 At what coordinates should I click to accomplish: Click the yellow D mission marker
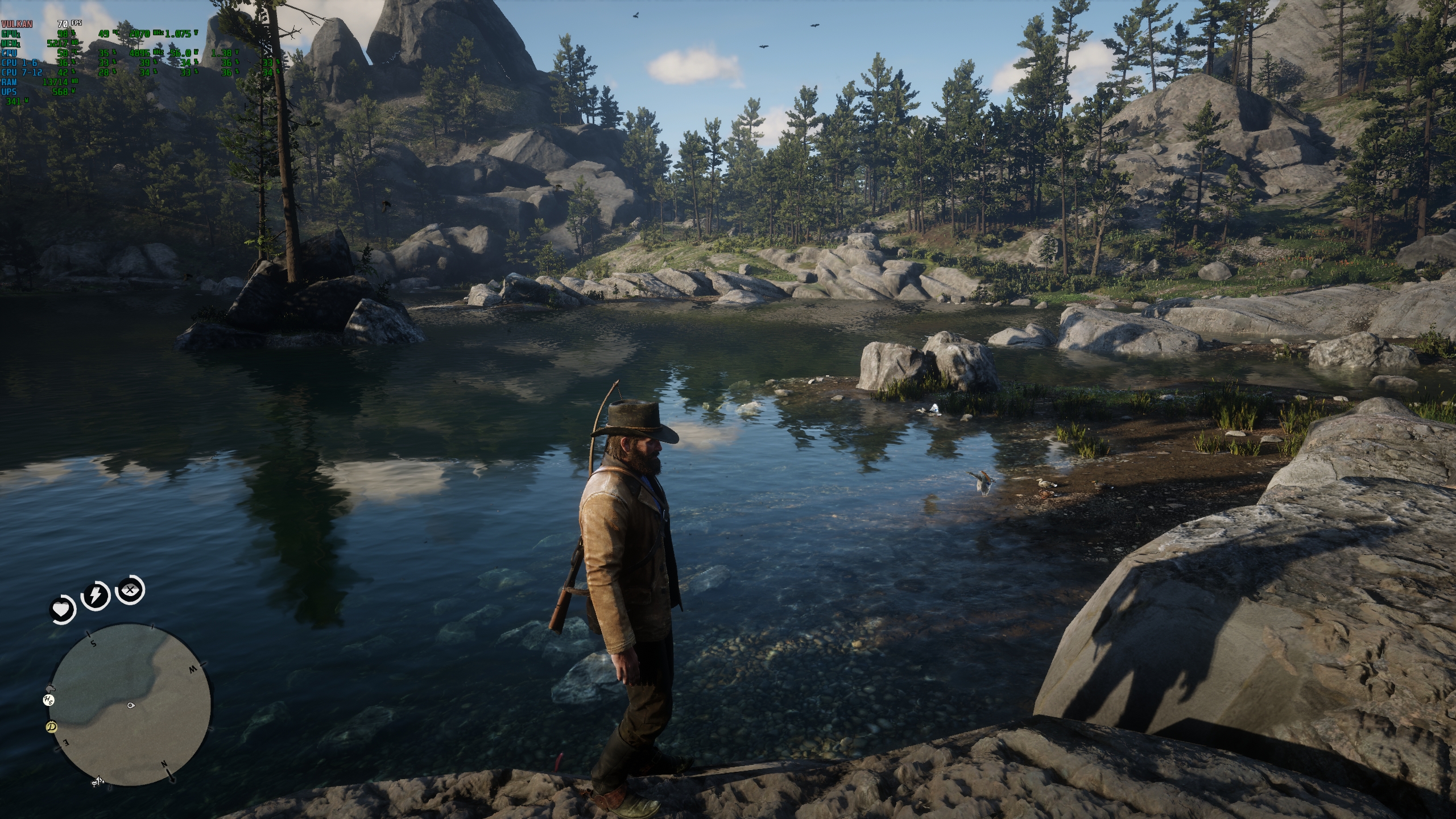[52, 727]
